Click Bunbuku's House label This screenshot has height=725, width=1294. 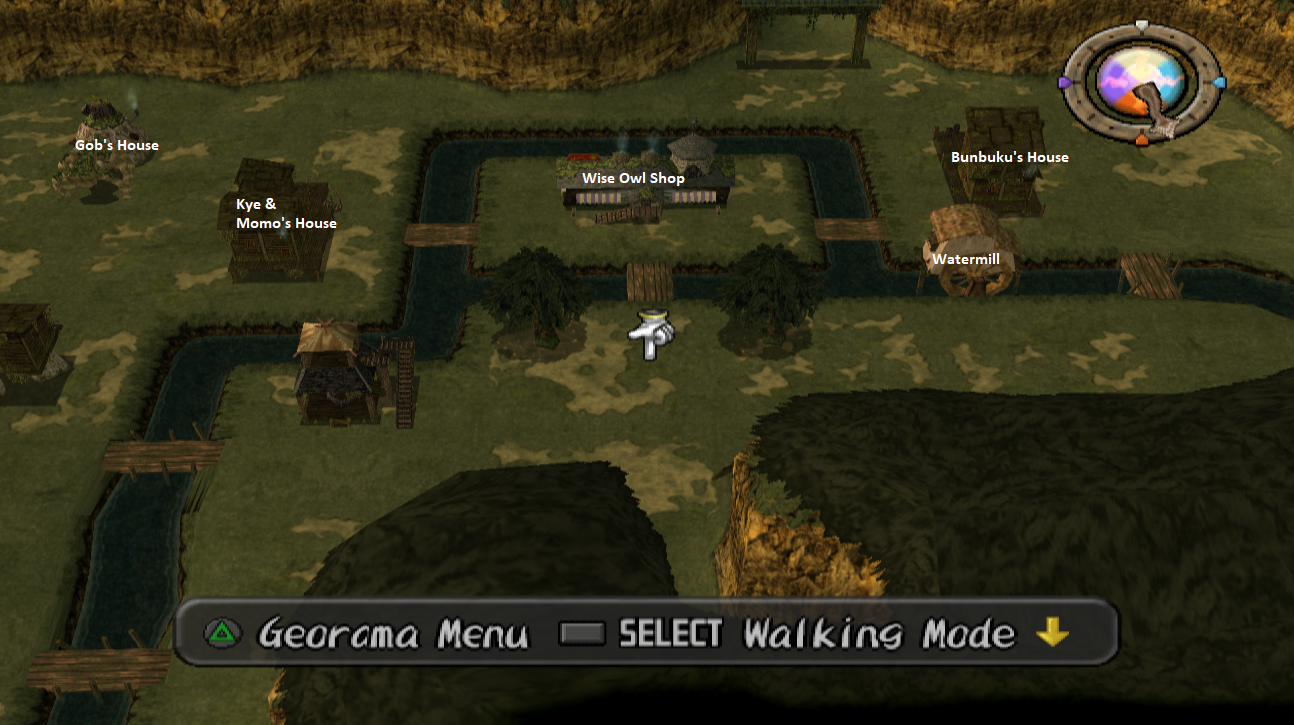[x=1010, y=156]
